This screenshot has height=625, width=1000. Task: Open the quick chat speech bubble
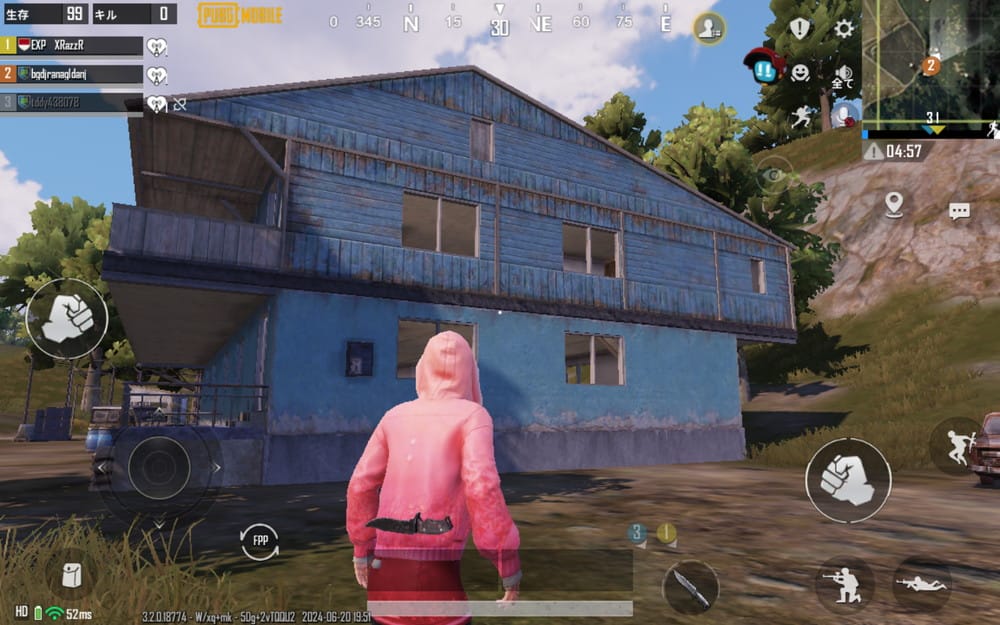pyautogui.click(x=960, y=211)
